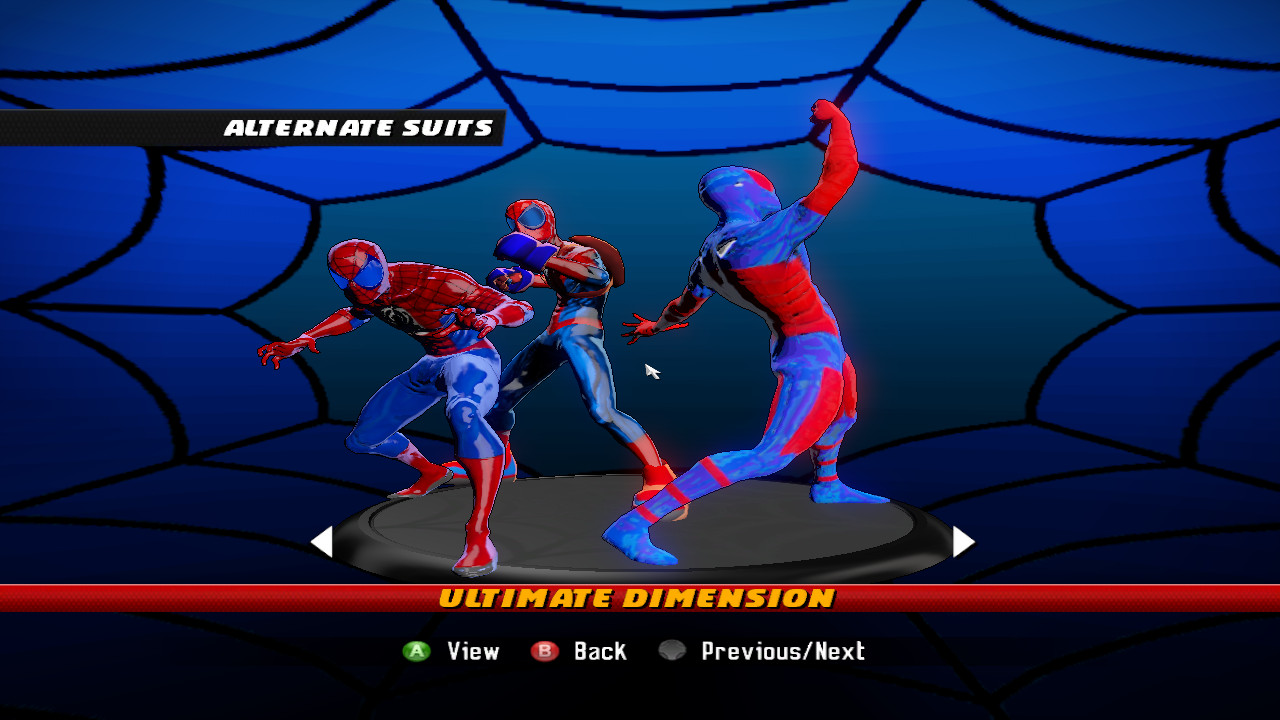Click the mouse cursor arrow location
This screenshot has height=720, width=1280.
point(651,371)
